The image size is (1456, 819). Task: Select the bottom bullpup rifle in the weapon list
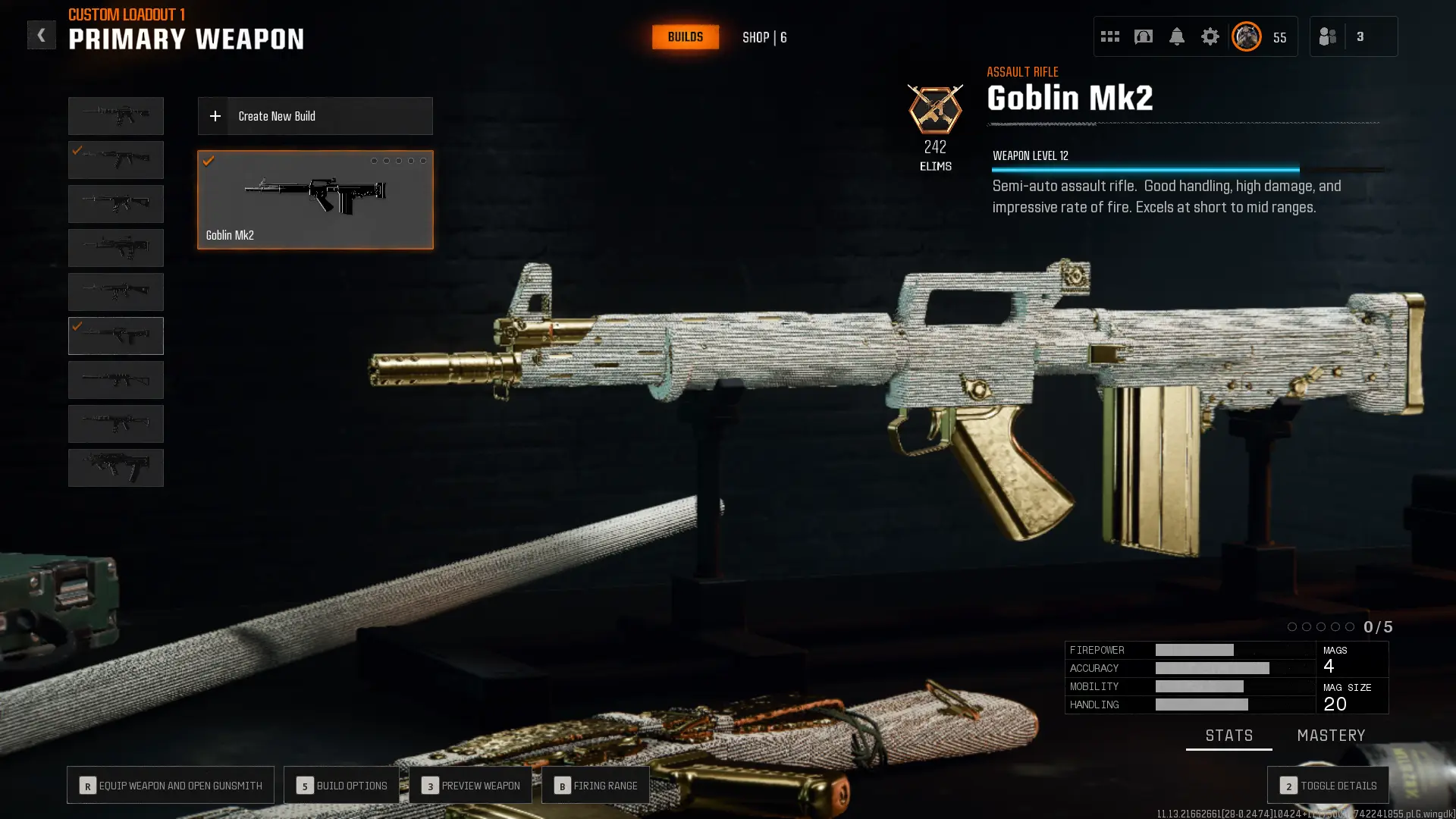coord(115,468)
